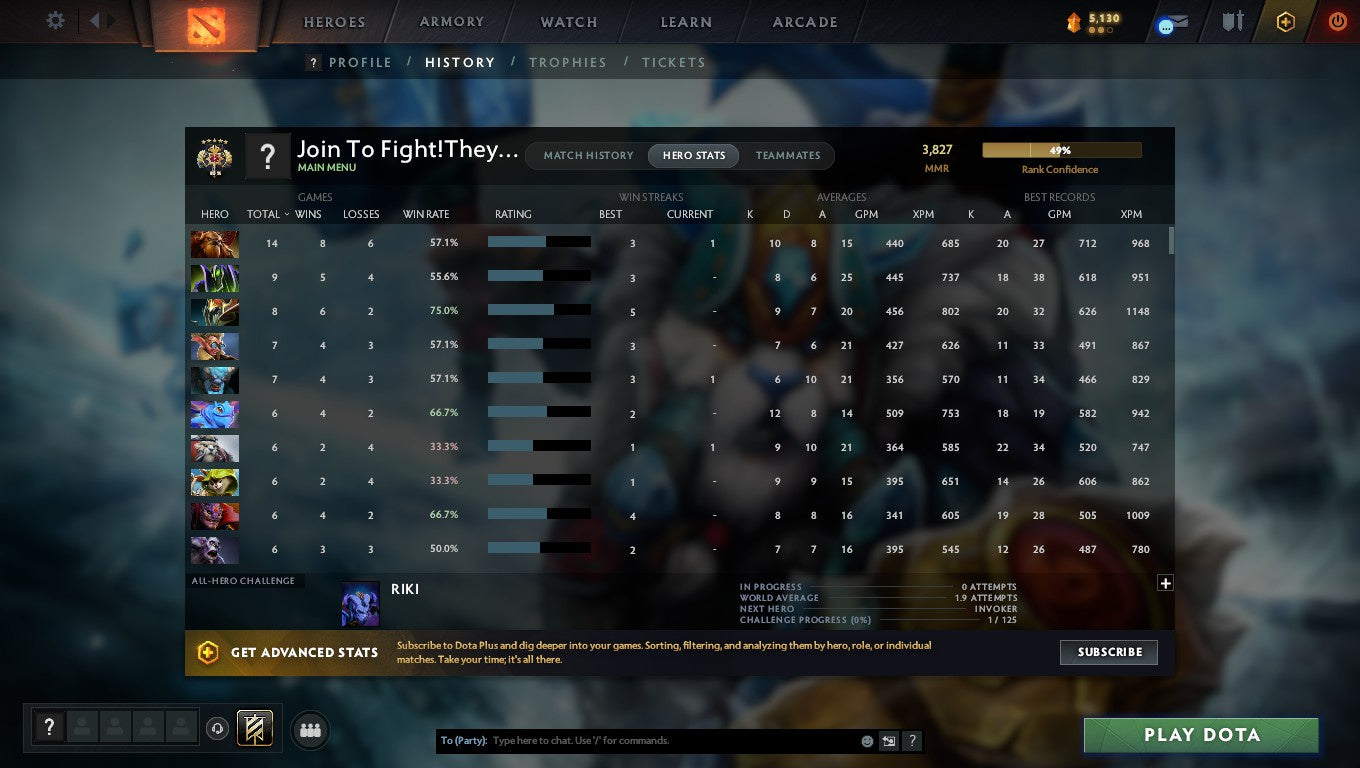Open the friends list group icon
1360x768 pixels.
(x=310, y=729)
